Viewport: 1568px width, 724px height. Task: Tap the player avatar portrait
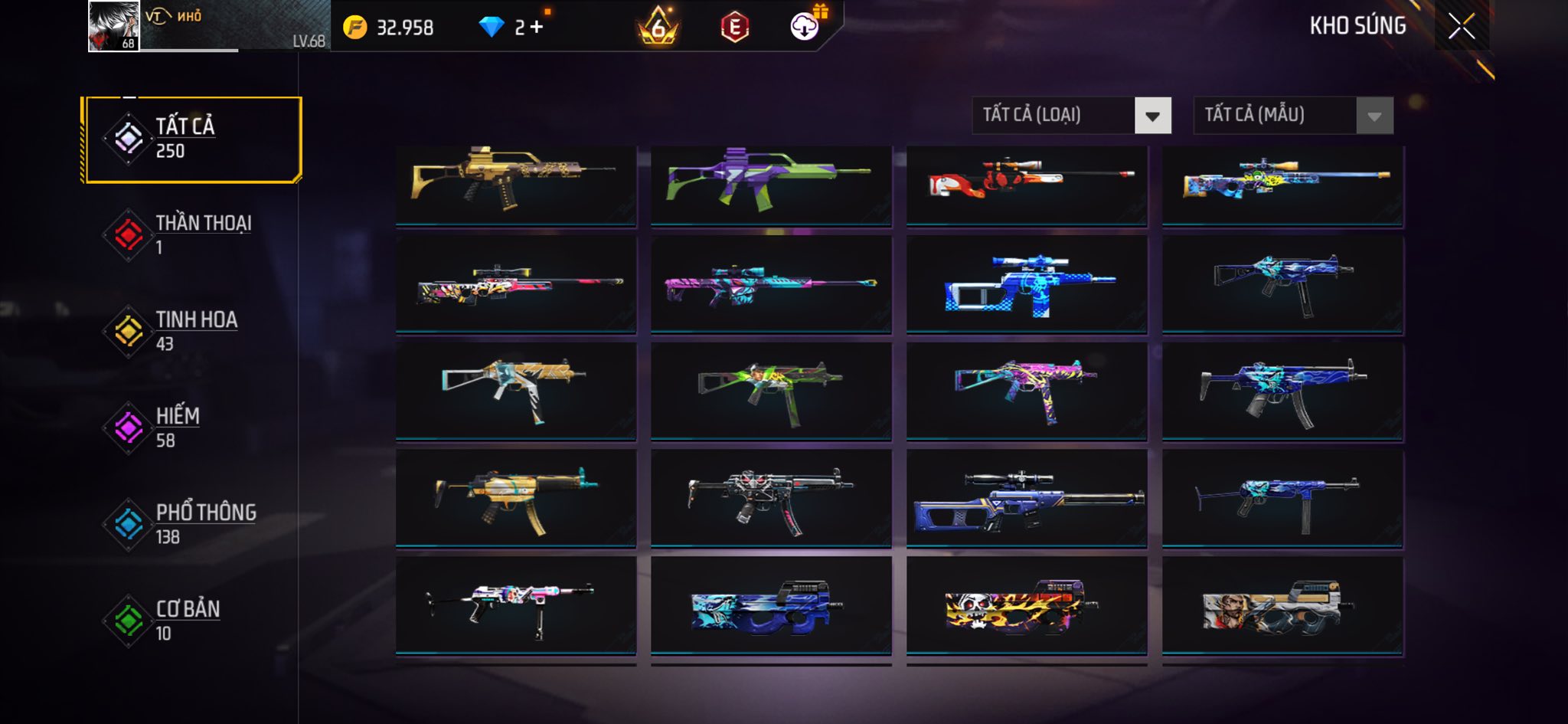coord(113,26)
